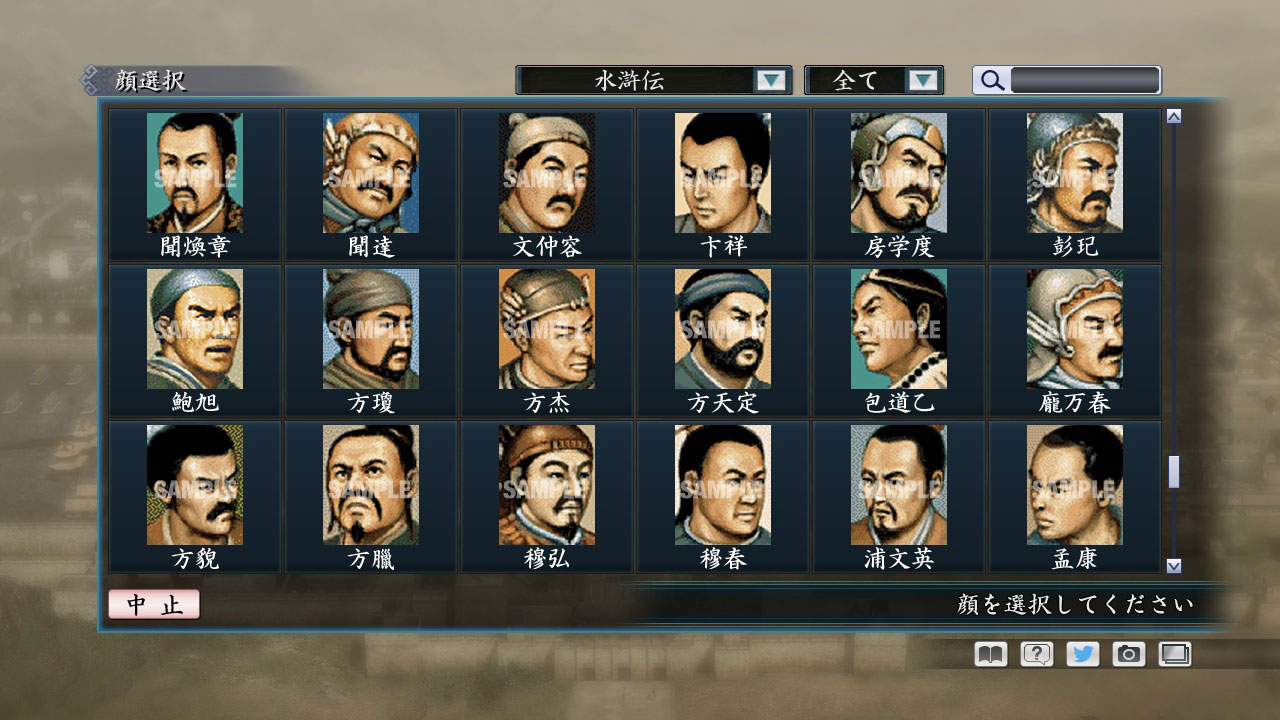The width and height of the screenshot is (1280, 720).
Task: Select the portrait of 方臘
Action: (x=370, y=484)
